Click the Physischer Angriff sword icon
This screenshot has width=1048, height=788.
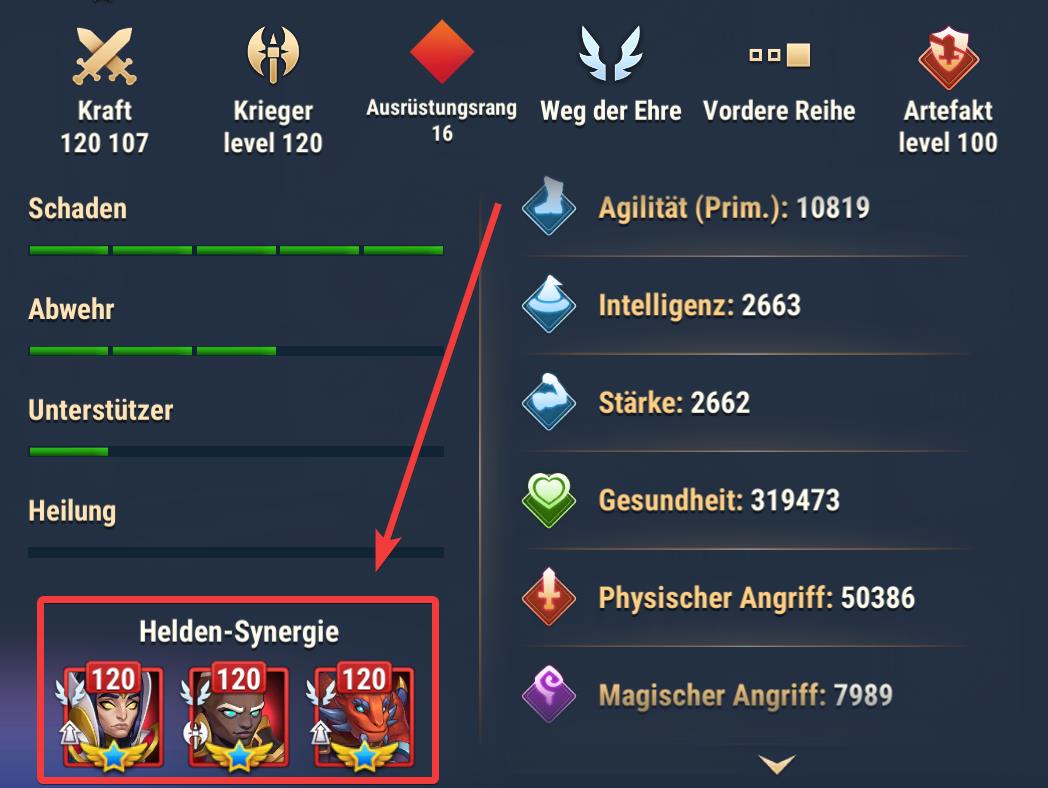[x=549, y=597]
